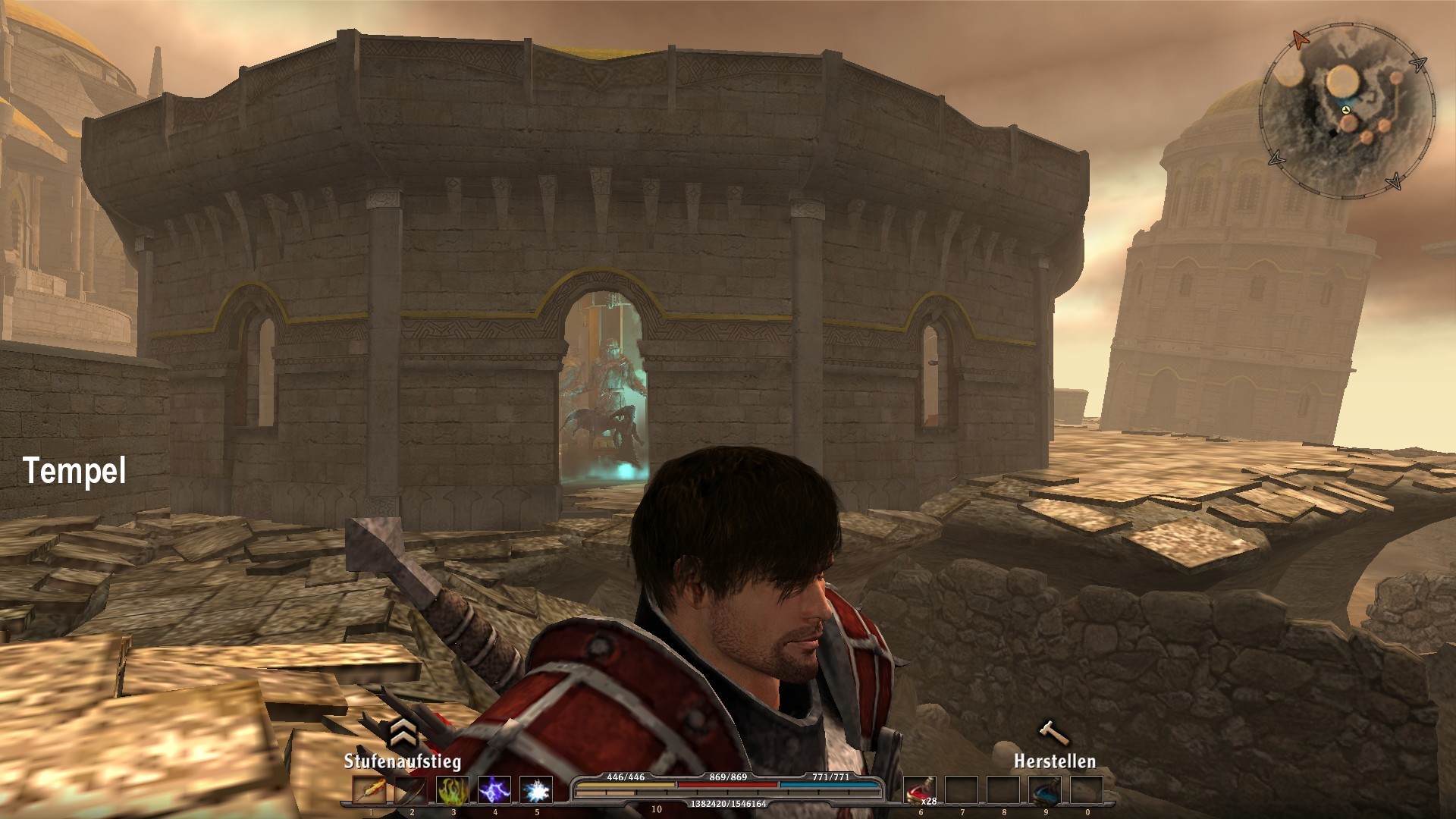Click the north compass arrow on minimap
The width and height of the screenshot is (1456, 819).
tap(1301, 41)
